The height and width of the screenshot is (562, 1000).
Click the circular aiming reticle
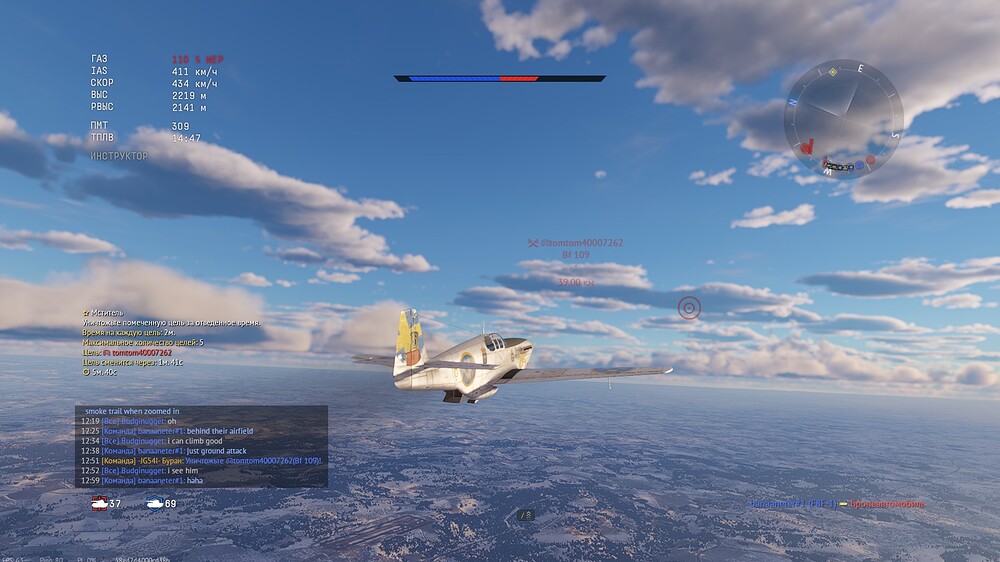click(689, 308)
